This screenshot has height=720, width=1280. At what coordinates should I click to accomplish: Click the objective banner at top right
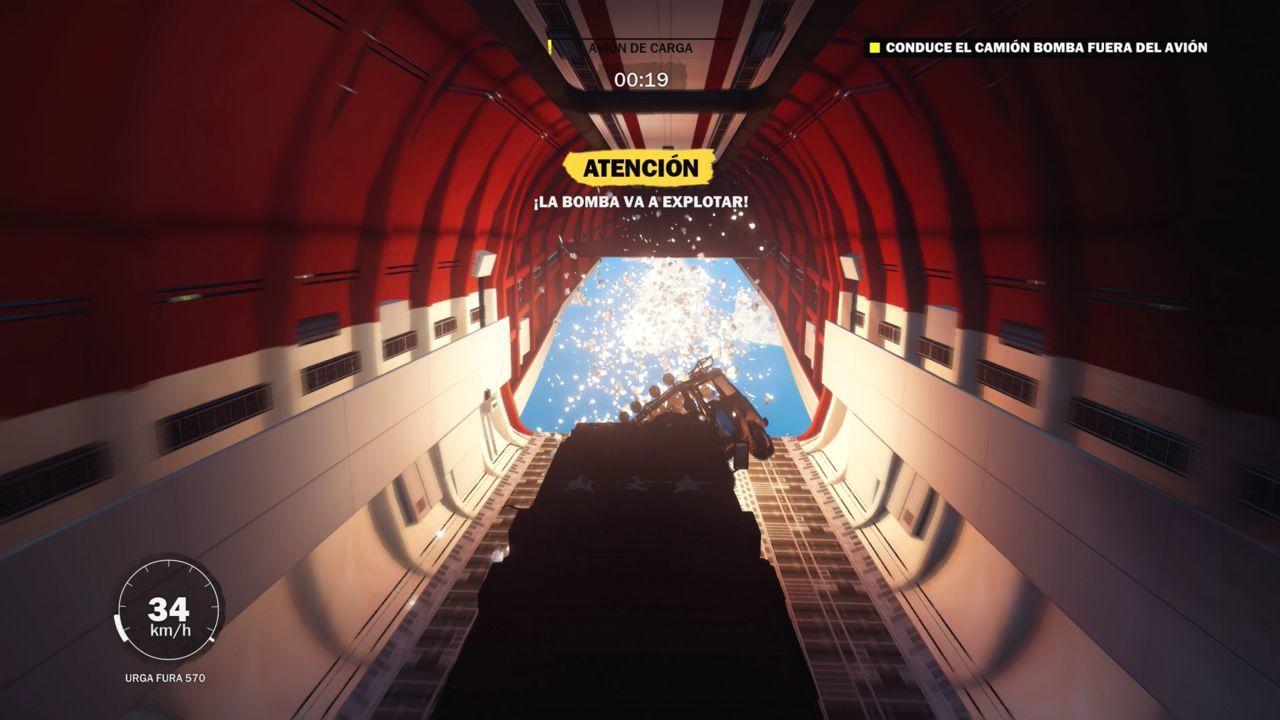[x=1040, y=45]
